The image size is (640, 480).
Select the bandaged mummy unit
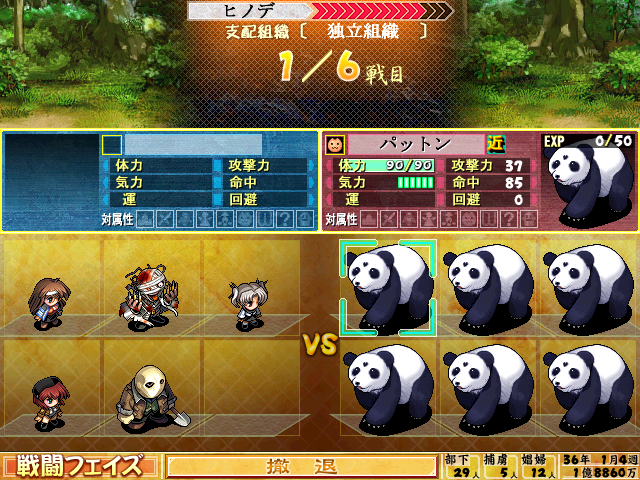pos(149,297)
